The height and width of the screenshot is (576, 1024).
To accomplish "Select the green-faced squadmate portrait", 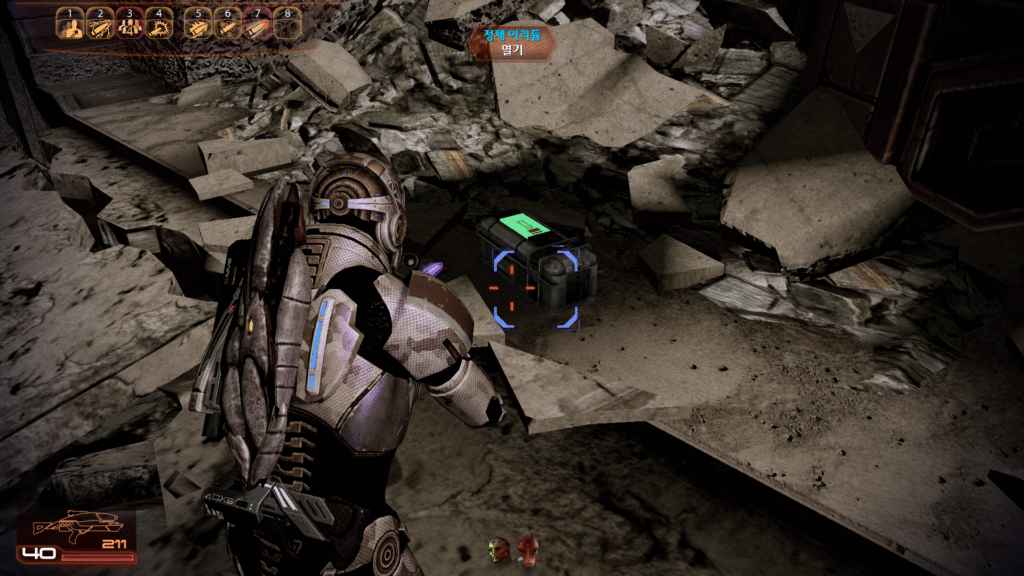I will 498,548.
